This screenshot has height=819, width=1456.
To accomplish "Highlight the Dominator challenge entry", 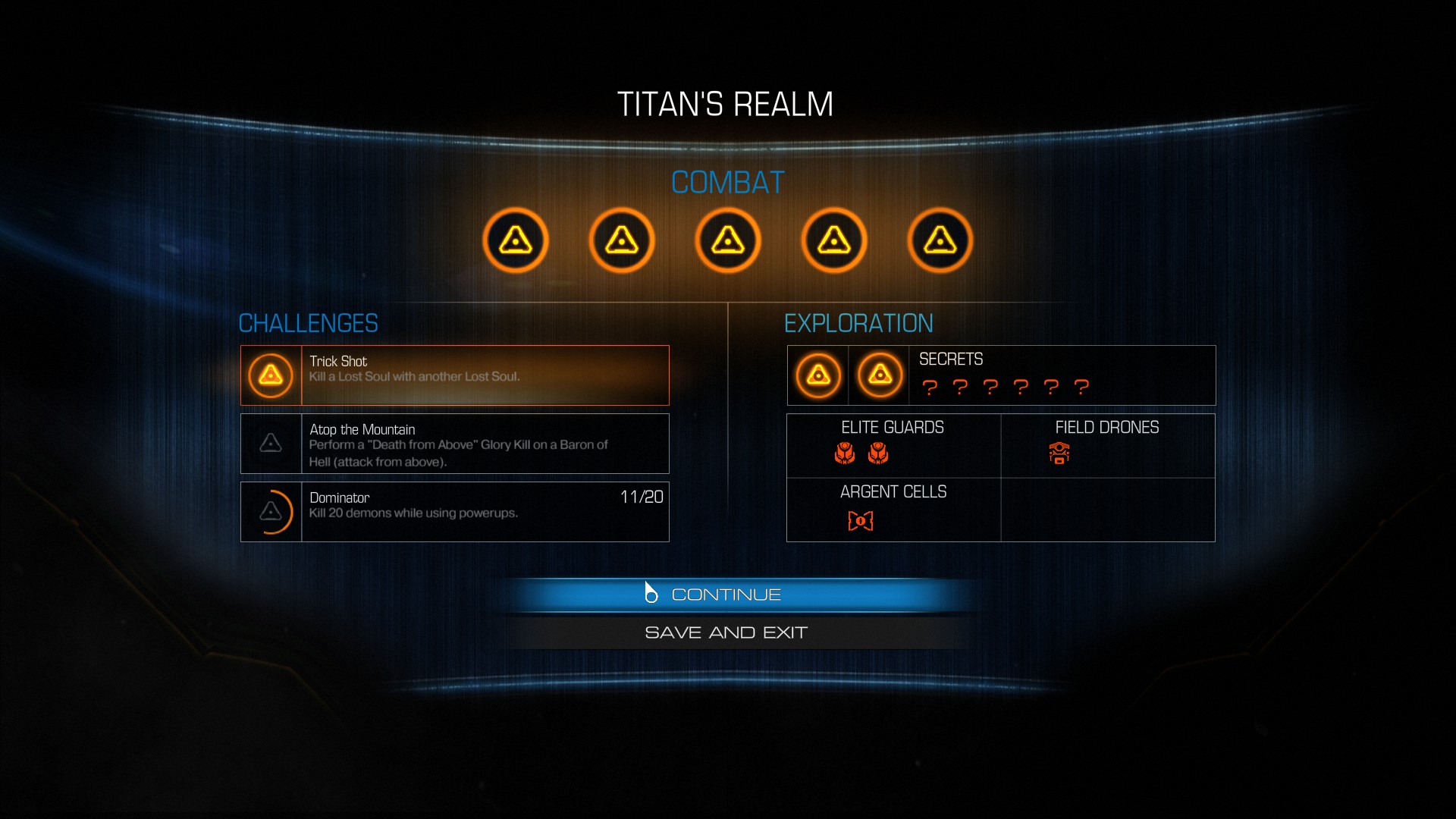I will 455,512.
